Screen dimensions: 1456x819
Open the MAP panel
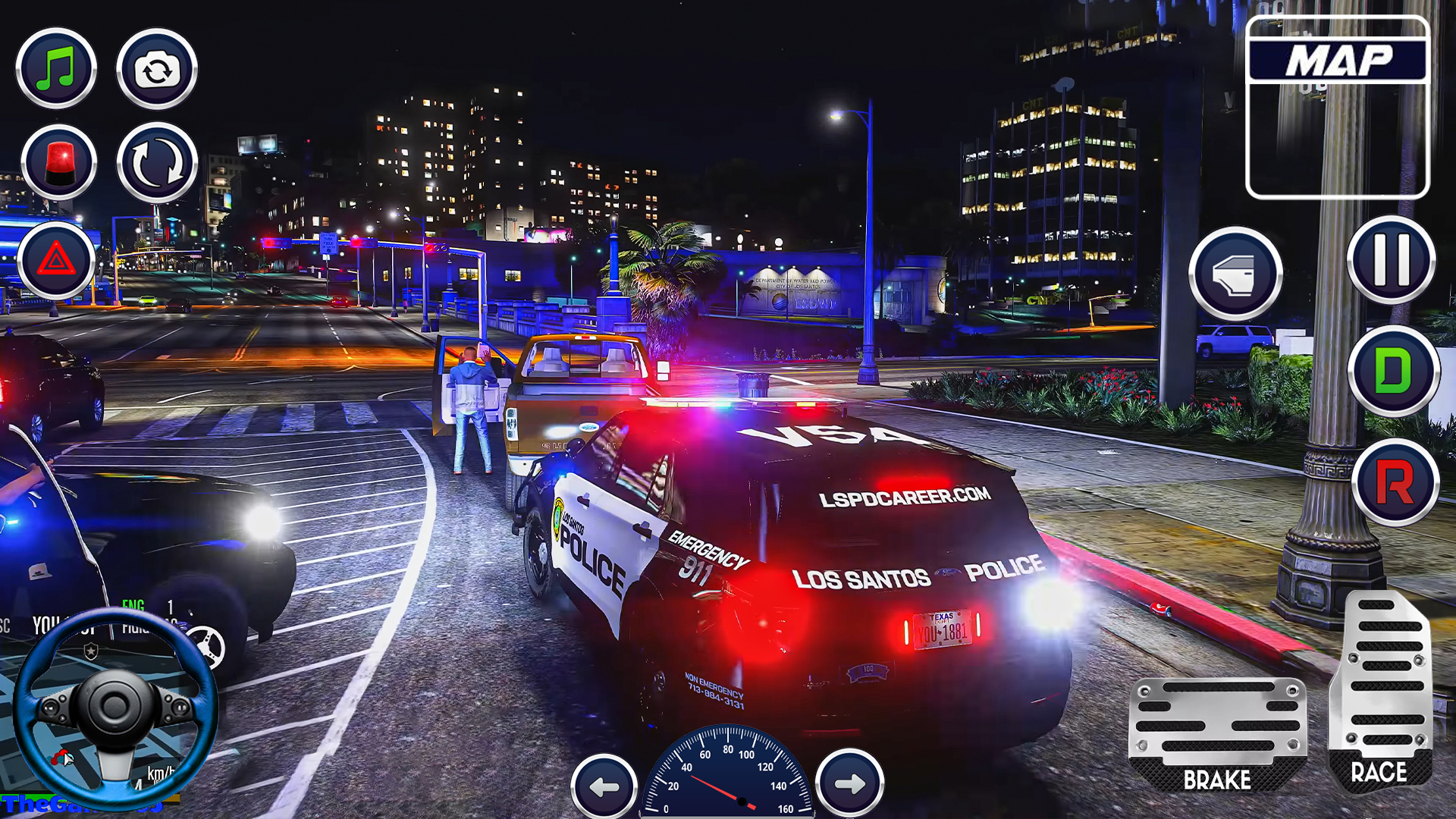1338,107
